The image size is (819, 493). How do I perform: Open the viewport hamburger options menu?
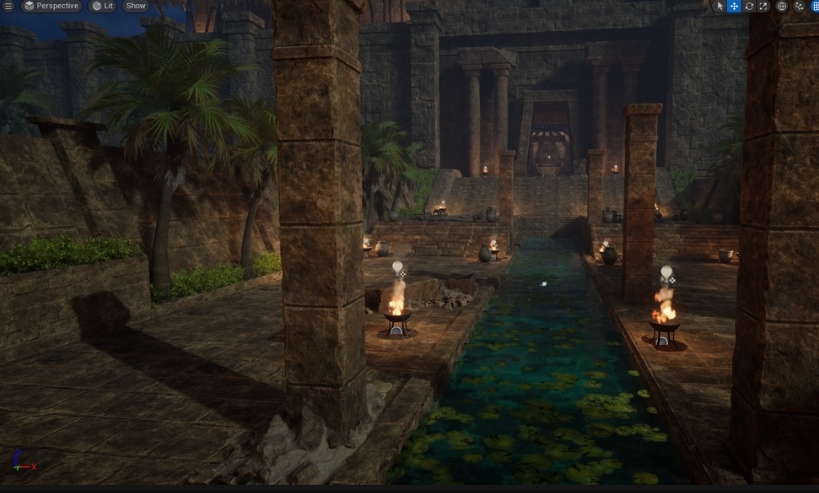click(x=7, y=6)
